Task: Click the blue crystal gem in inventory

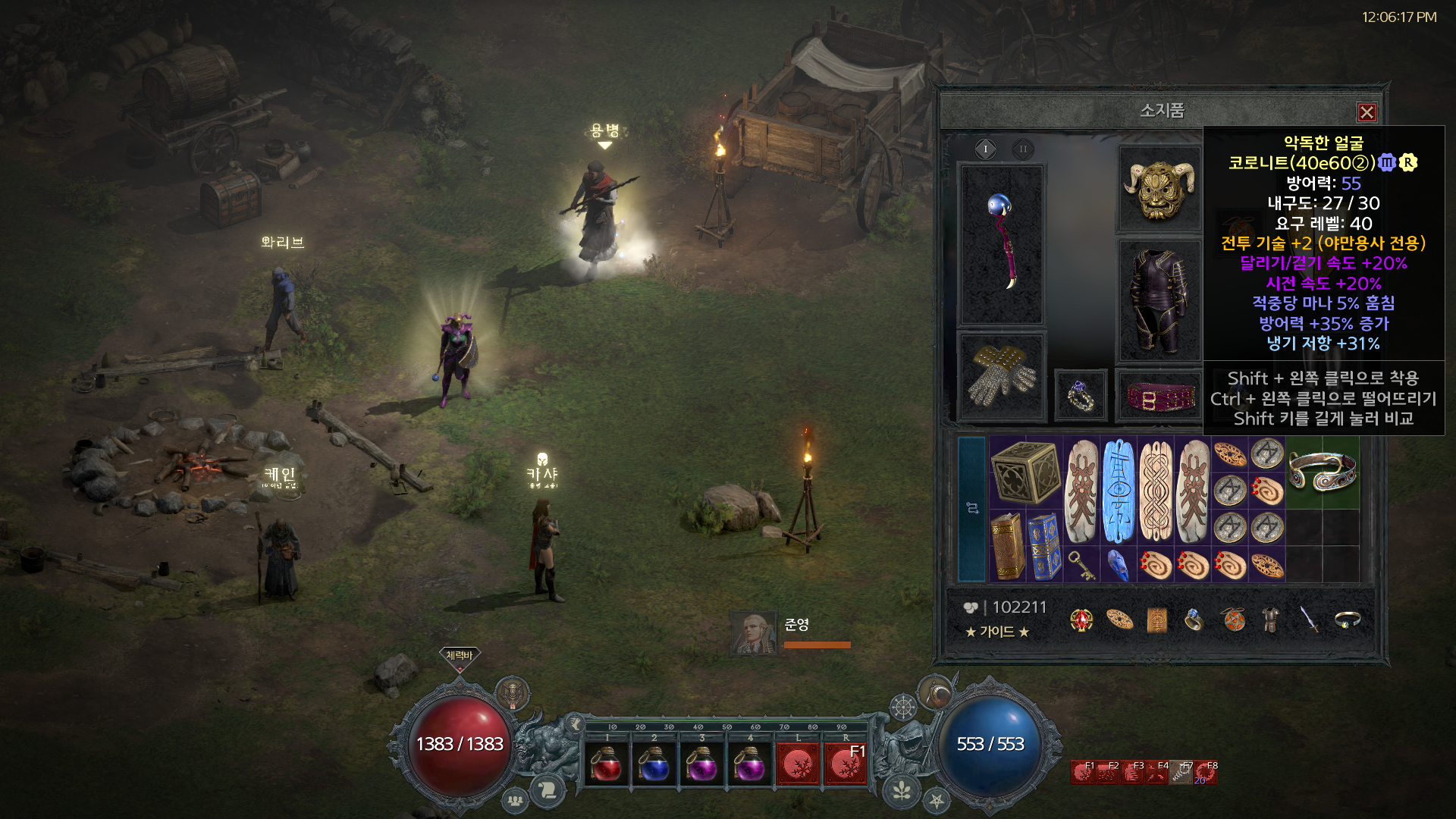Action: [x=1118, y=565]
